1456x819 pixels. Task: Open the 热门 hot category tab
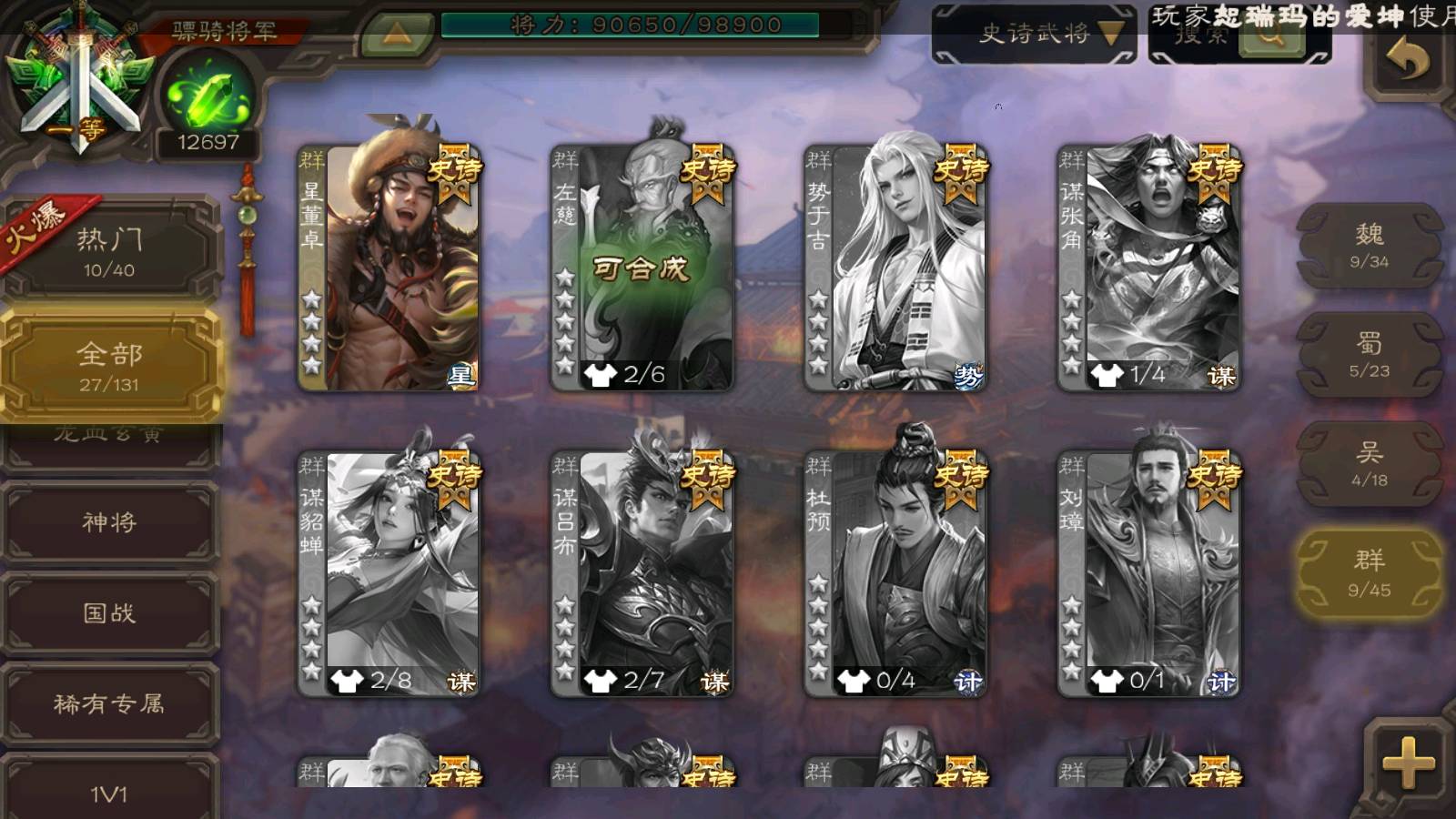point(109,251)
